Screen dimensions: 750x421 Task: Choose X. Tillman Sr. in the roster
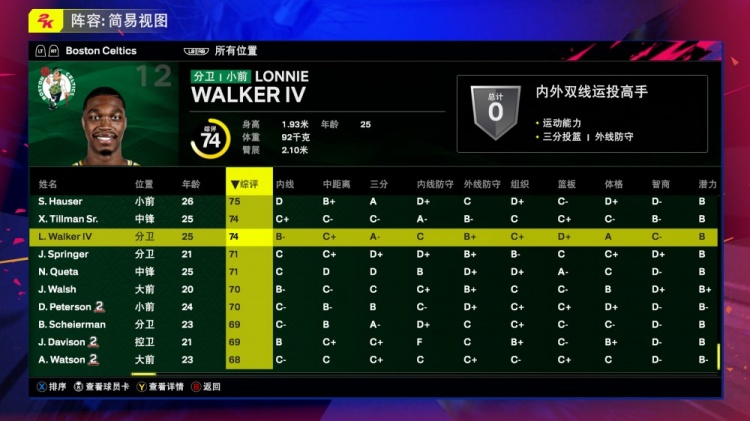68,219
